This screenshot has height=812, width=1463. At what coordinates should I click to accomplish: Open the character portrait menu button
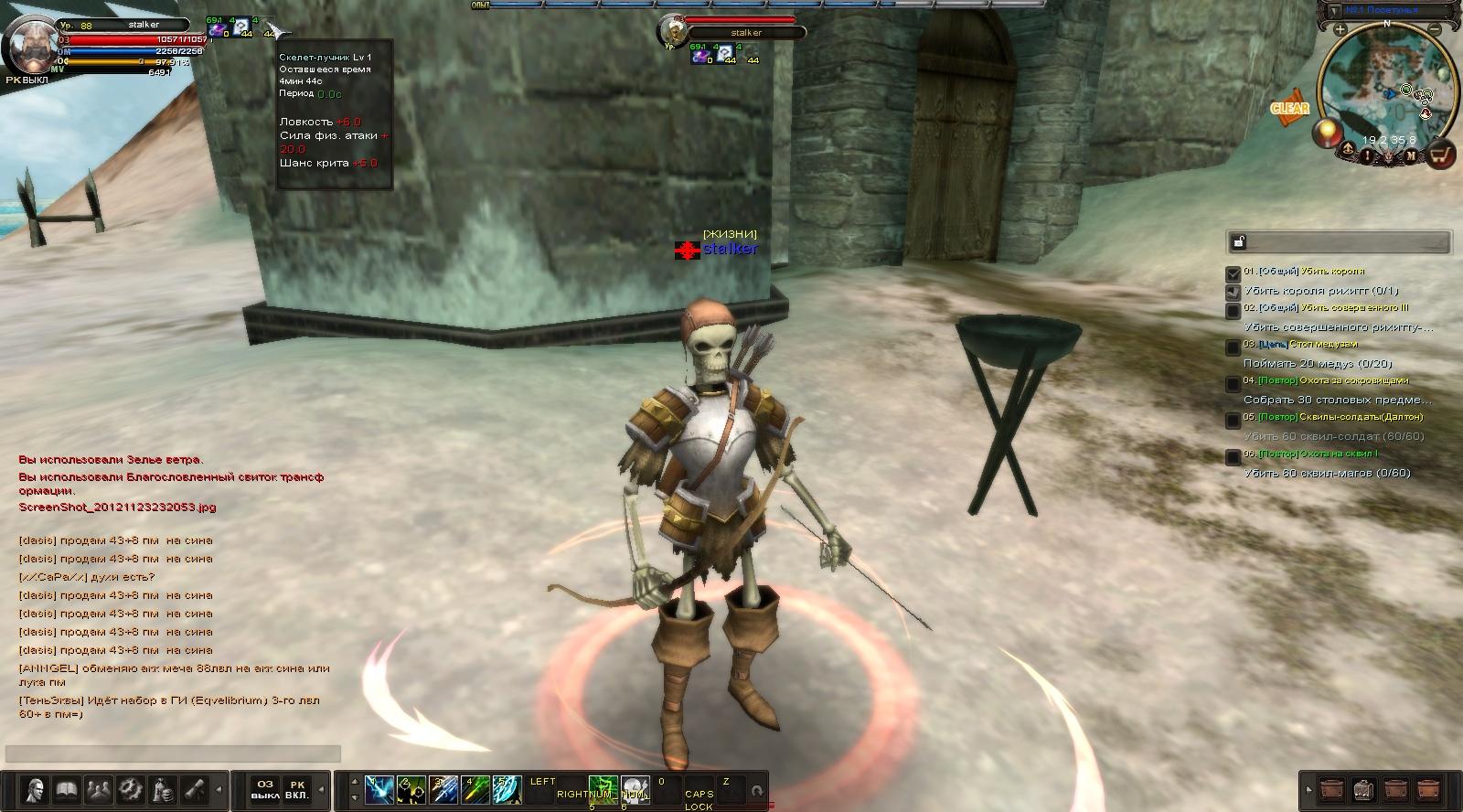point(37,788)
